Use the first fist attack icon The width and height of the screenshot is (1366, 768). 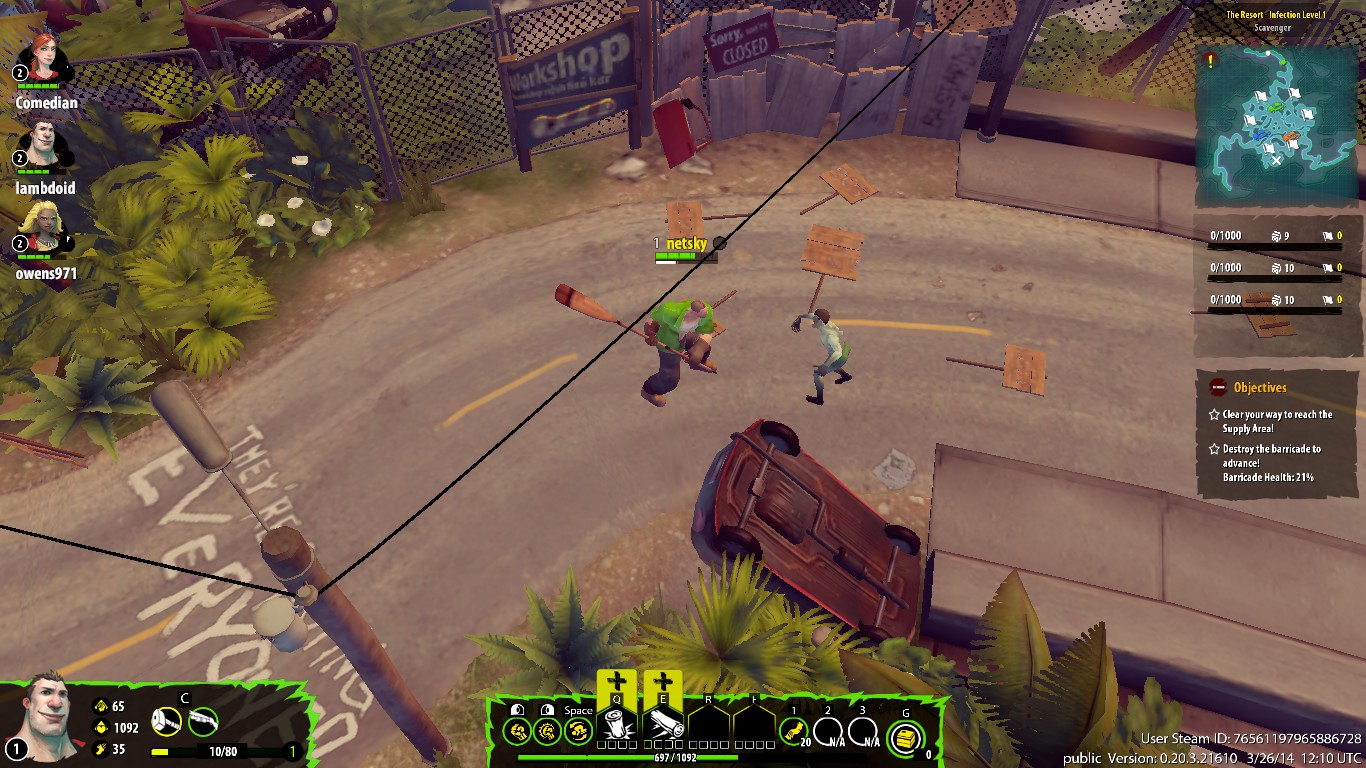pyautogui.click(x=517, y=731)
